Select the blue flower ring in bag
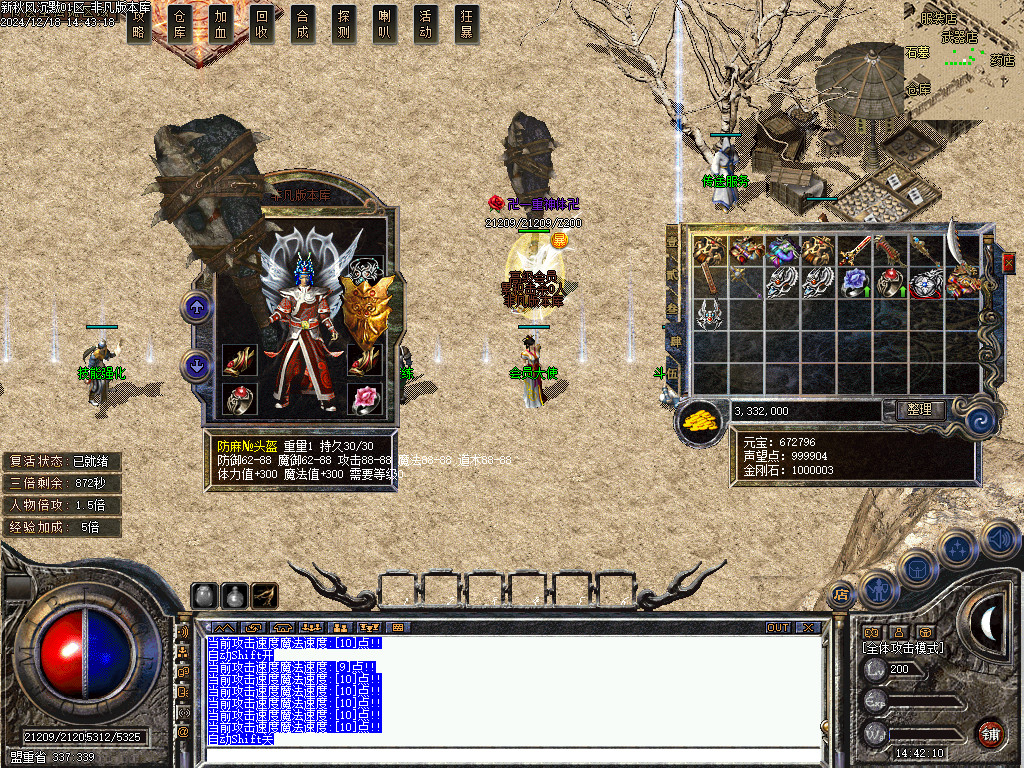The image size is (1024, 768). 853,283
